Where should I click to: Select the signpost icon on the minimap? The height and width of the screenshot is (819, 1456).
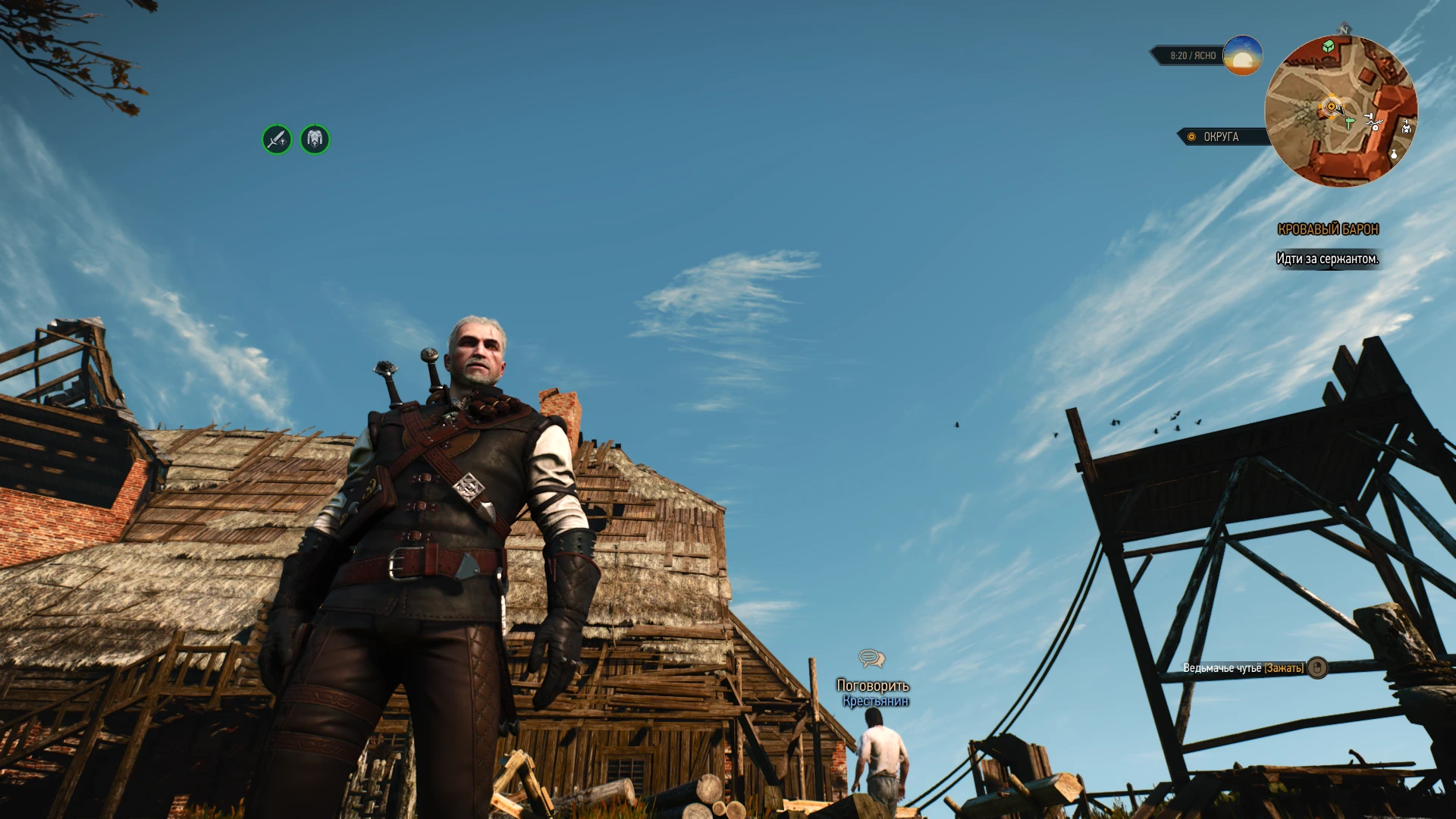click(1349, 121)
